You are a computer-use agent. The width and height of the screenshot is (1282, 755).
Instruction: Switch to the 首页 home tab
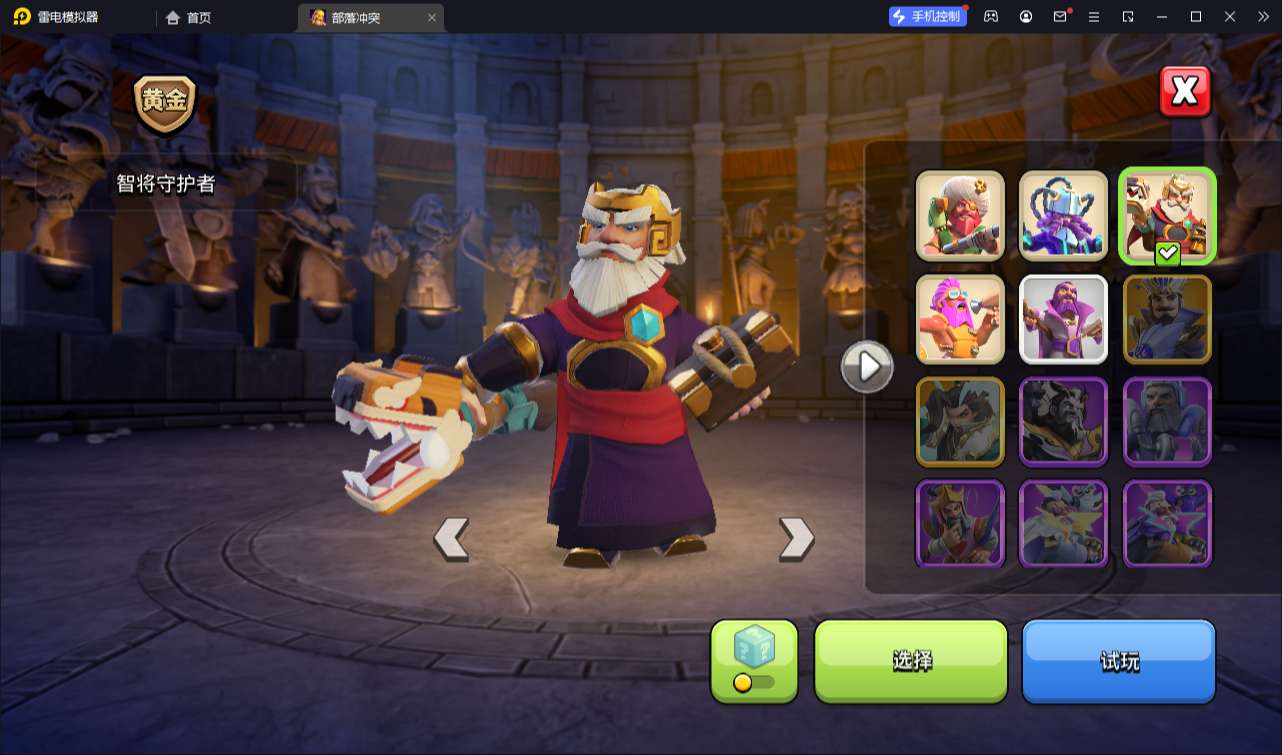[x=189, y=17]
